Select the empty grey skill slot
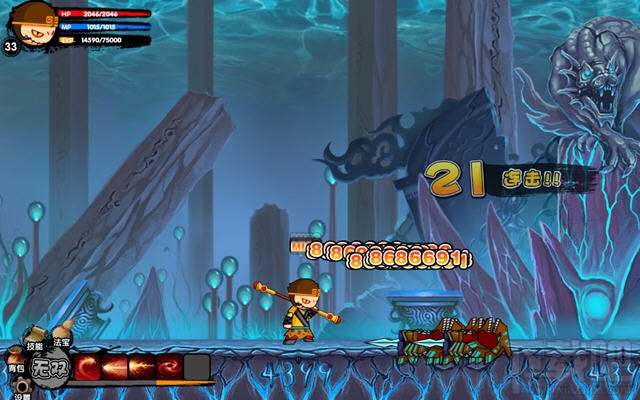The height and width of the screenshot is (400, 640). pos(197,366)
